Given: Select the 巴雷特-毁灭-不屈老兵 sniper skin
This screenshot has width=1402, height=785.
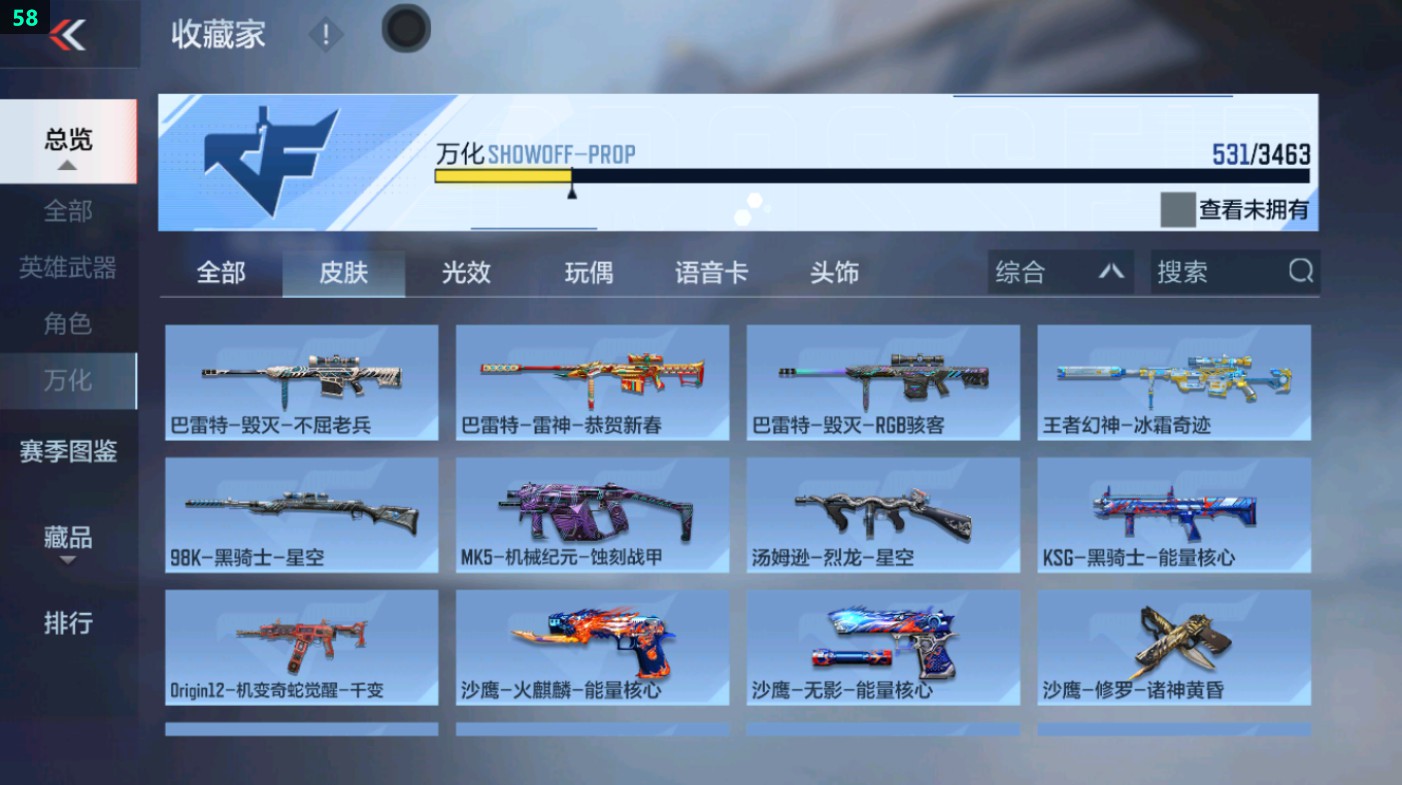Looking at the screenshot, I should [300, 383].
